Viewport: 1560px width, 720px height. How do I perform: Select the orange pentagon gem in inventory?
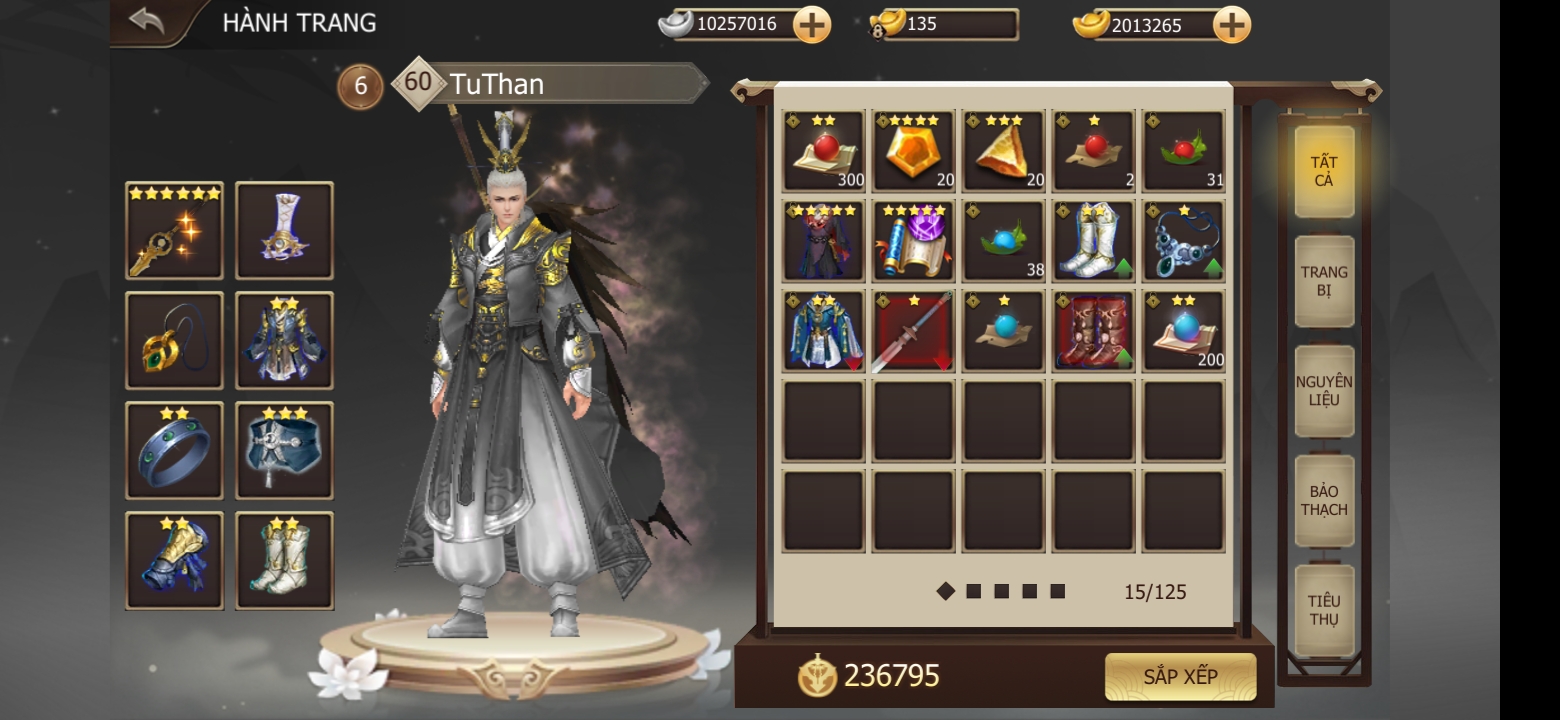pos(914,151)
